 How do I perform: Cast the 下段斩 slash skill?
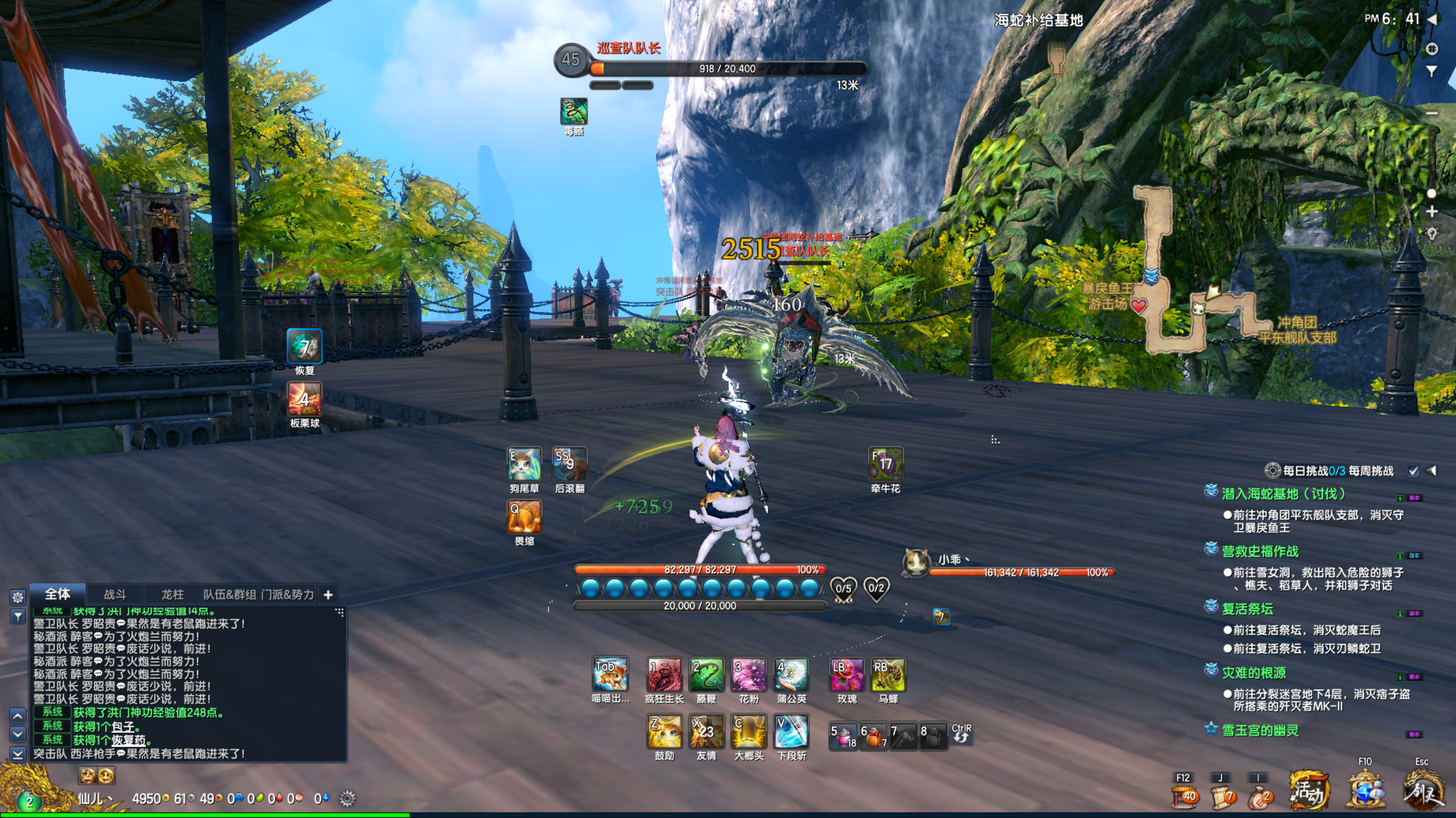[x=791, y=732]
